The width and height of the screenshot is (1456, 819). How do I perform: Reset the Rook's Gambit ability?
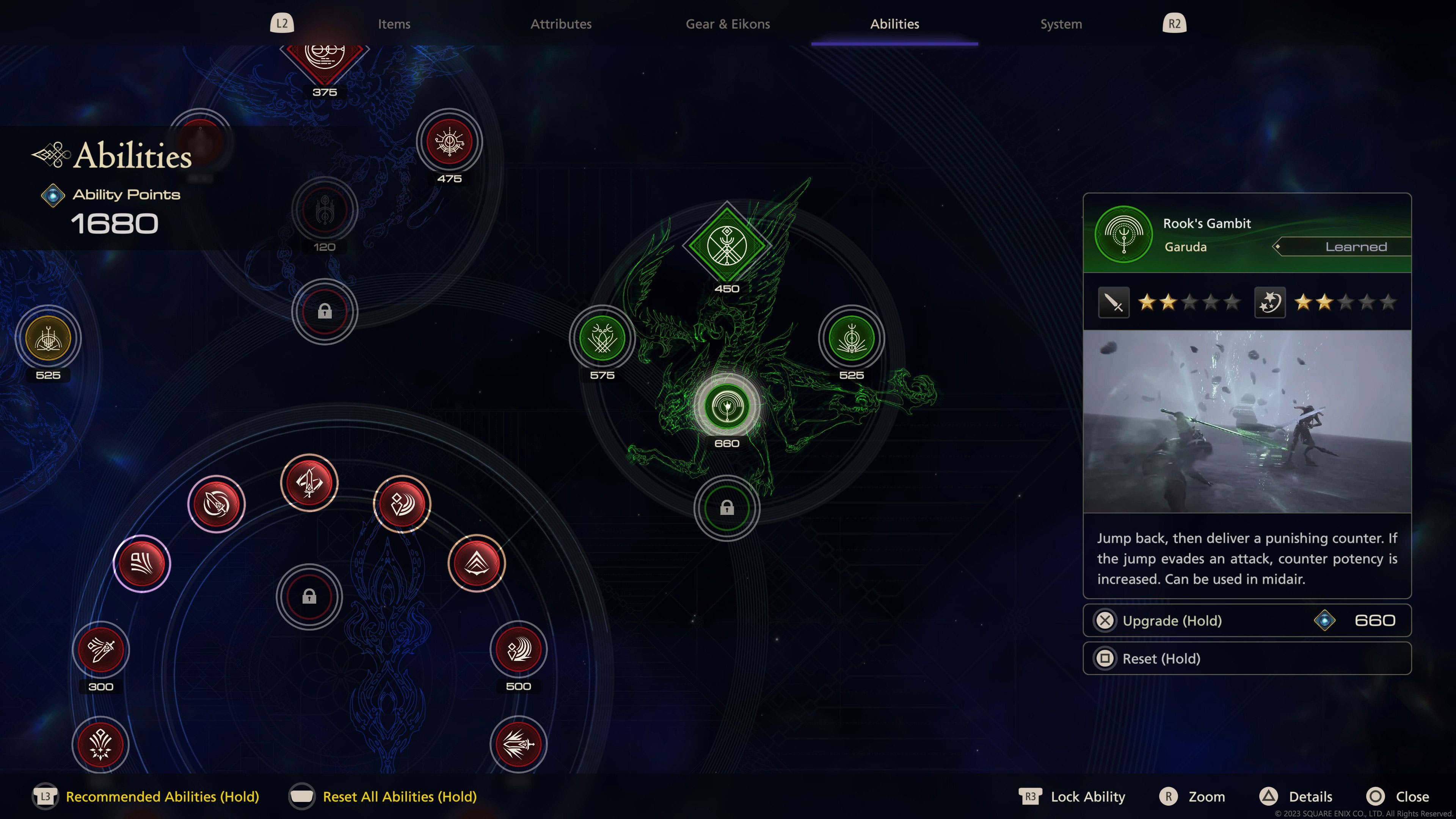click(x=1246, y=659)
